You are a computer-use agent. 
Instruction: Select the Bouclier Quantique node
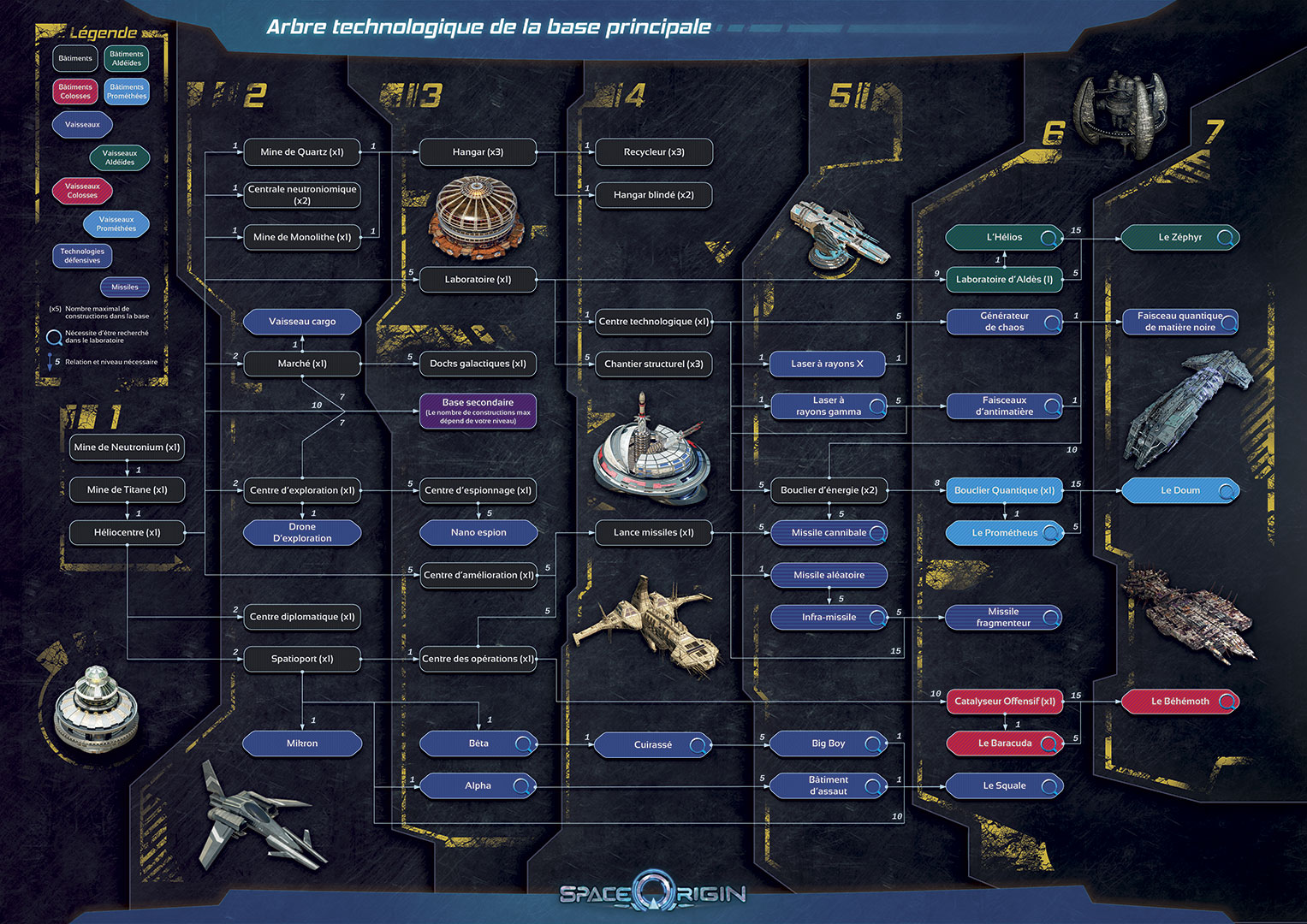(x=1004, y=490)
